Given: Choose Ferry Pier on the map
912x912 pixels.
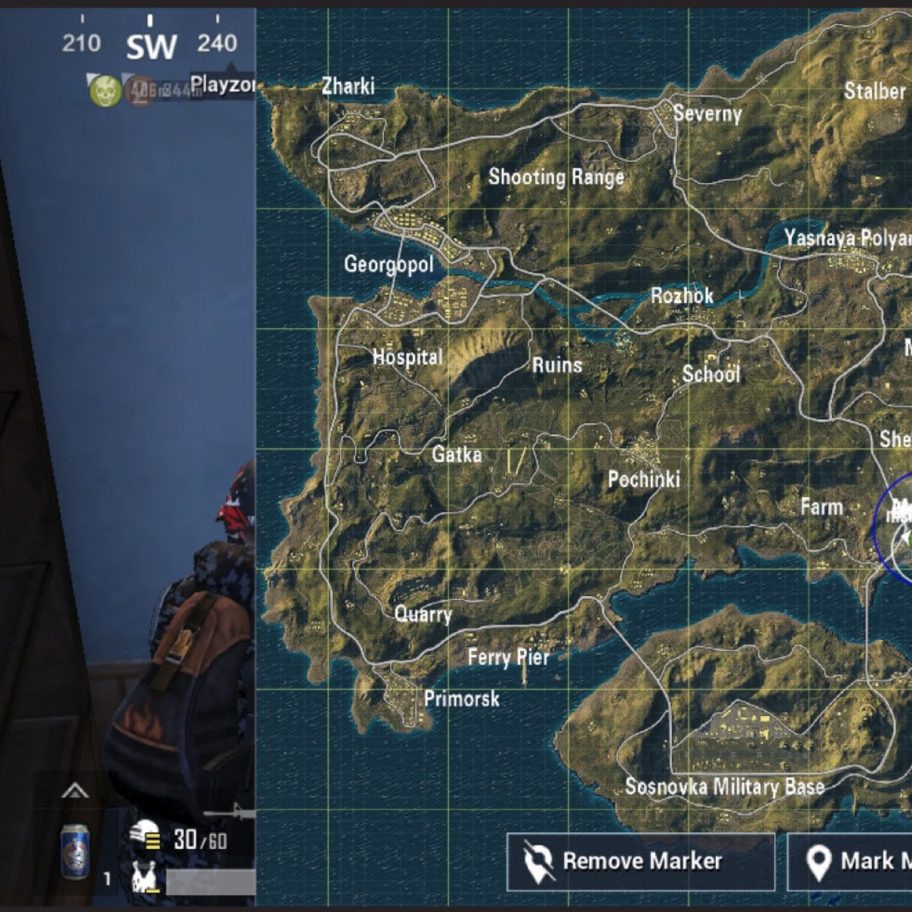Looking at the screenshot, I should coord(508,657).
